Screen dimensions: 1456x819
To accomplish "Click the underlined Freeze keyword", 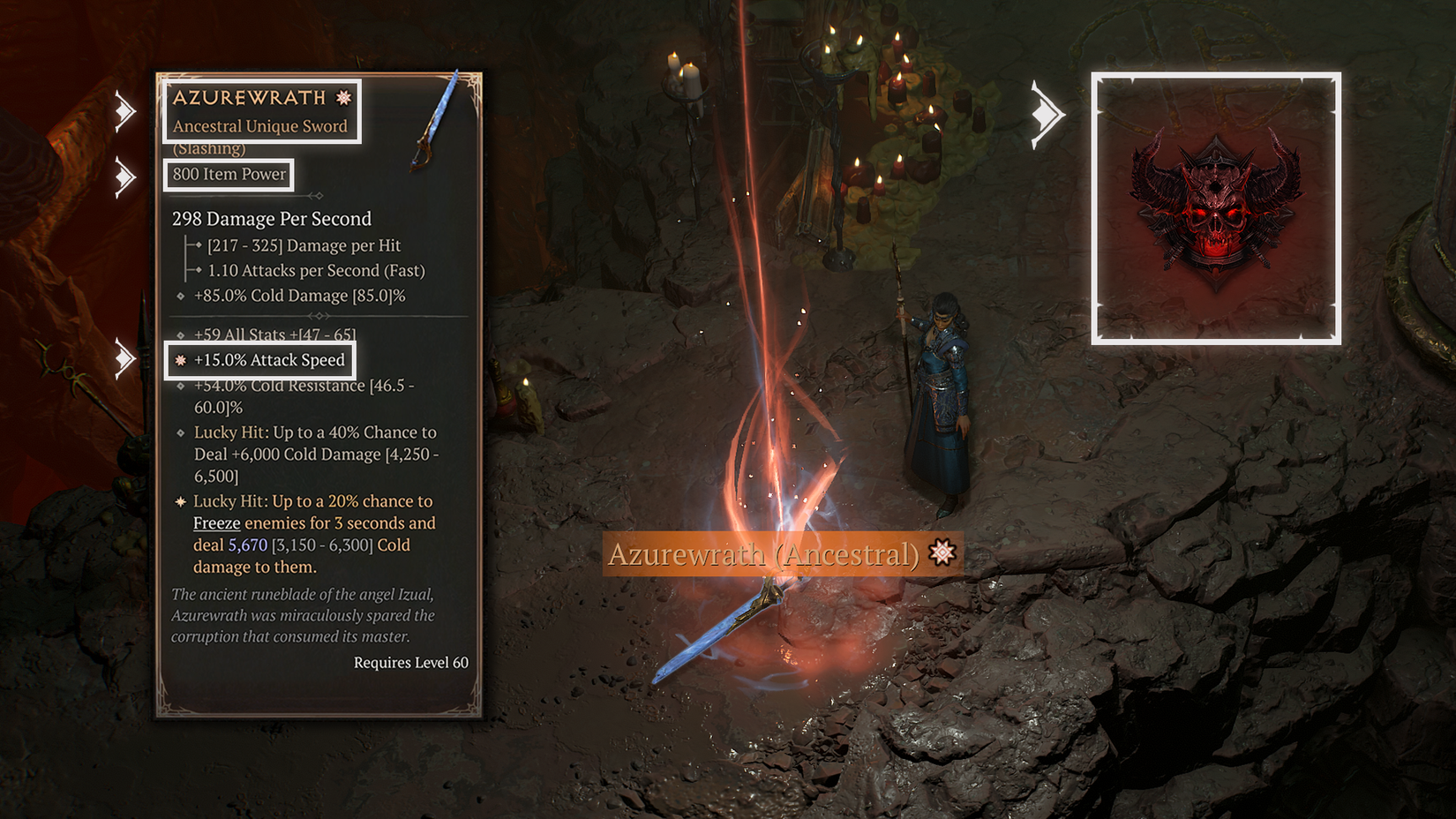I will tap(216, 522).
